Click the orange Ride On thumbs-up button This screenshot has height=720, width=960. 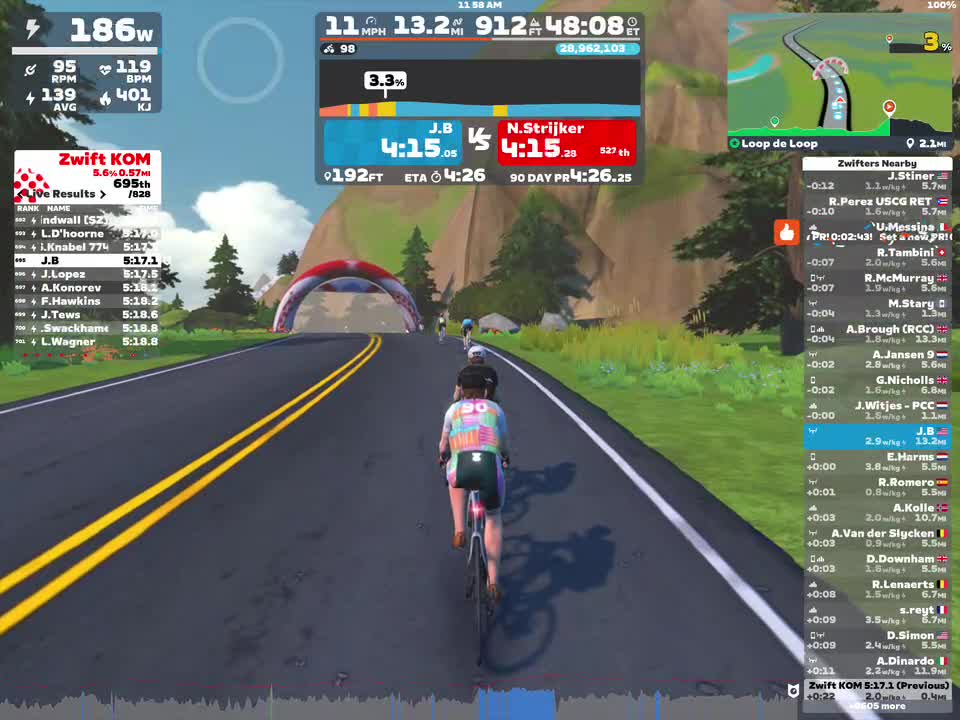[x=786, y=233]
